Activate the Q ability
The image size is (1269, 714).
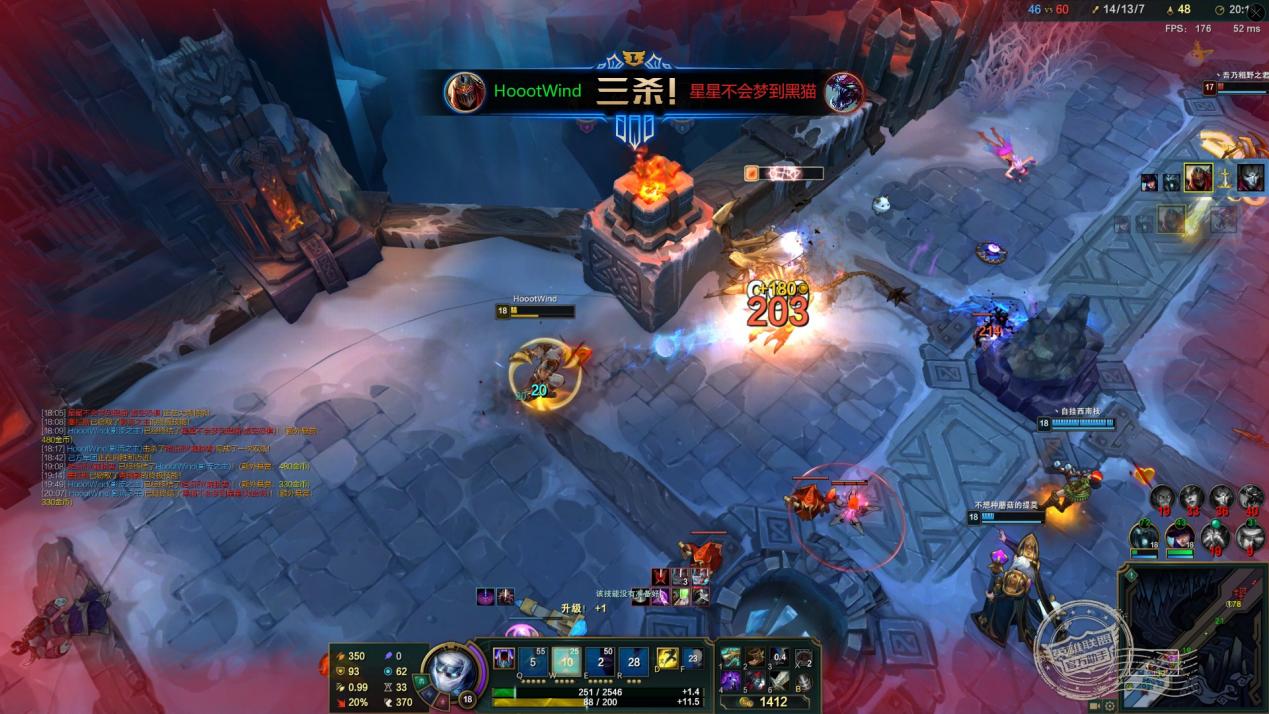coord(533,661)
